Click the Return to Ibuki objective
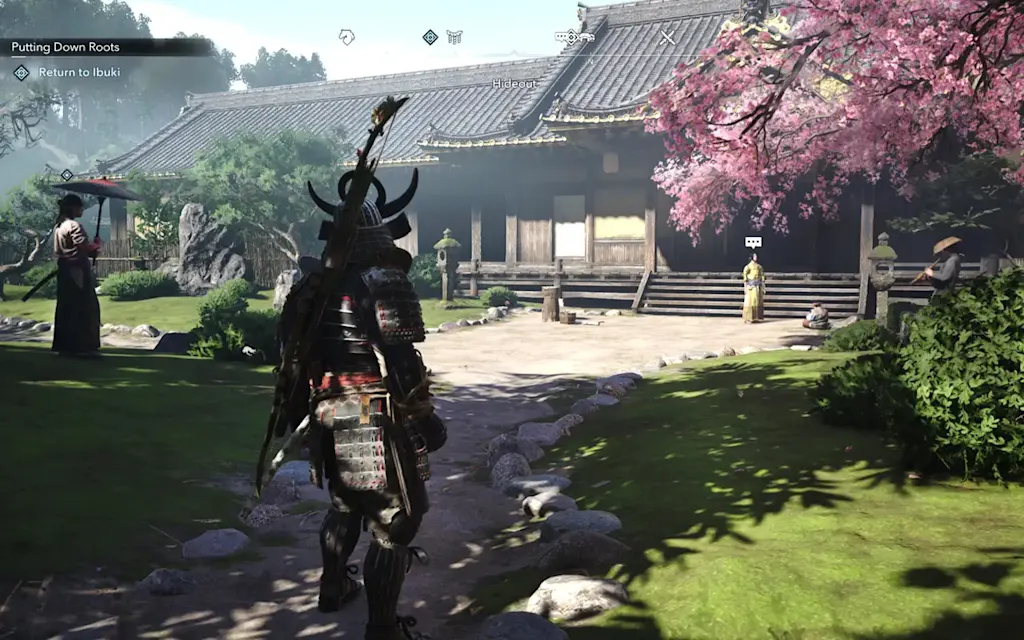 click(80, 72)
